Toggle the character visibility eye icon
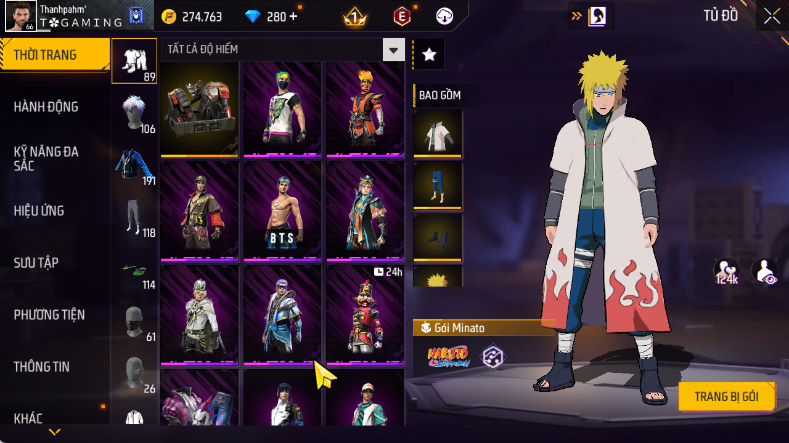The image size is (789, 443). [x=765, y=271]
